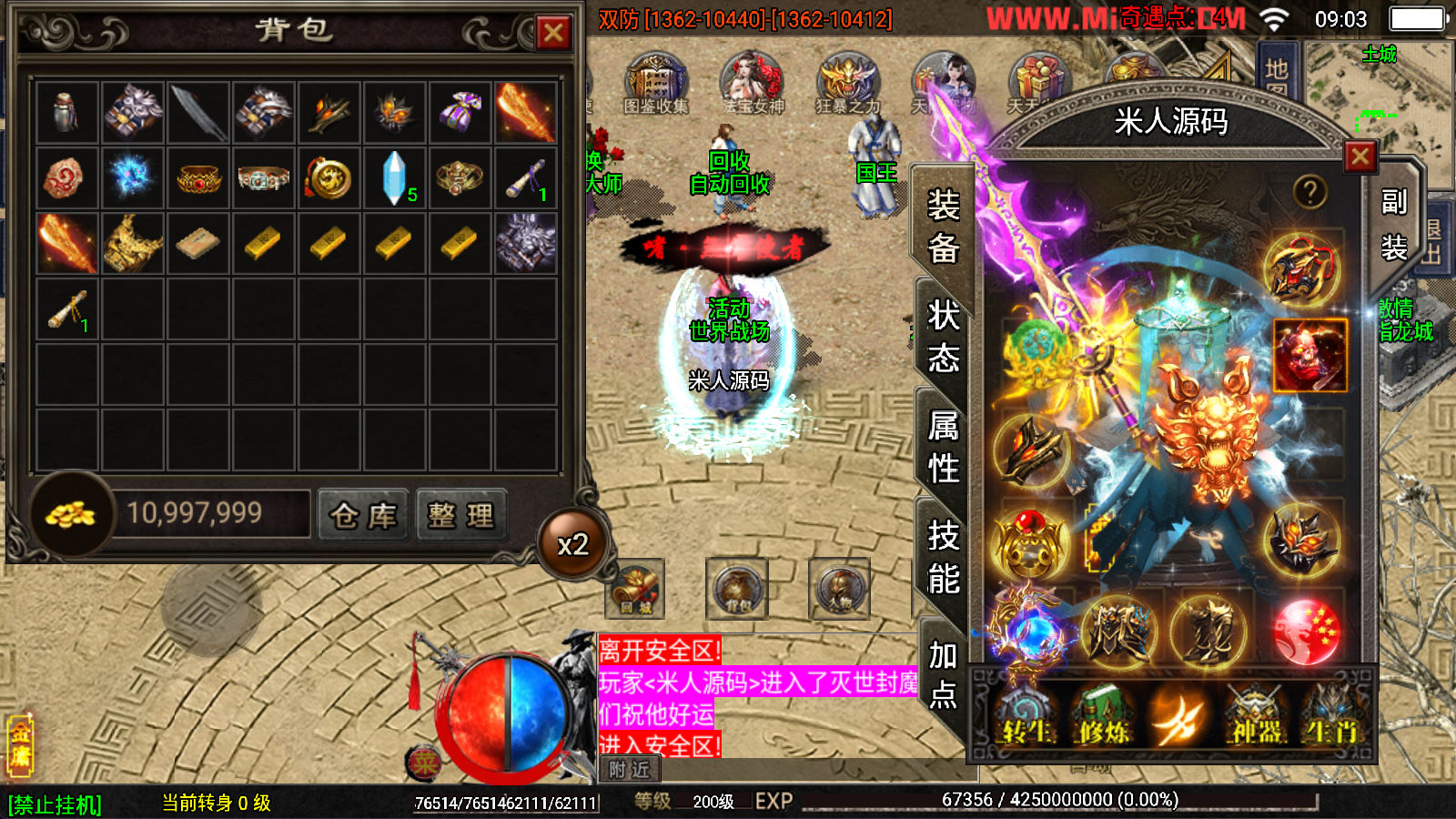Open the 神器 artifact menu

pyautogui.click(x=1257, y=716)
